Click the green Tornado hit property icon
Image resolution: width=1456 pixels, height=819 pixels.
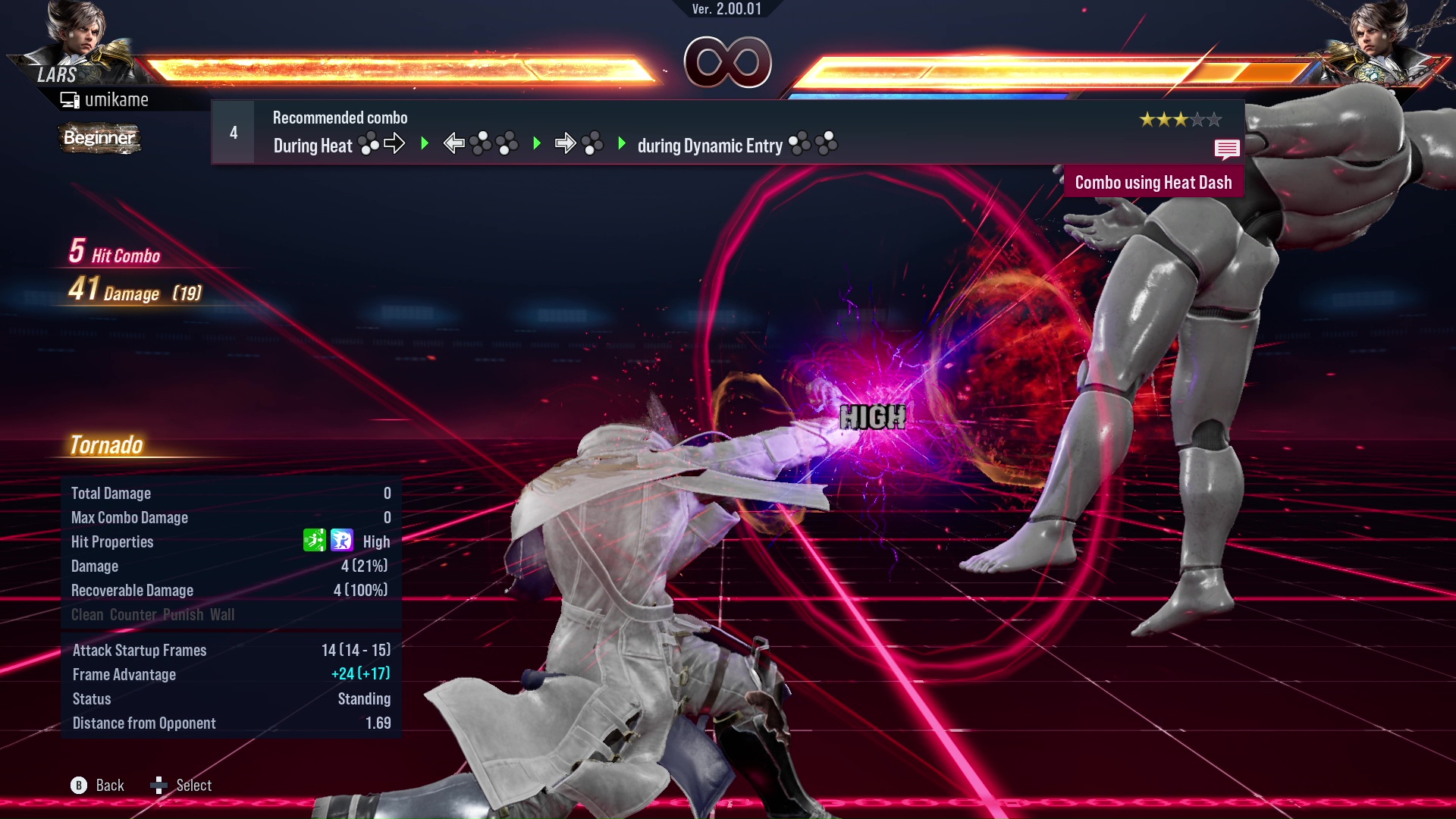coord(314,541)
